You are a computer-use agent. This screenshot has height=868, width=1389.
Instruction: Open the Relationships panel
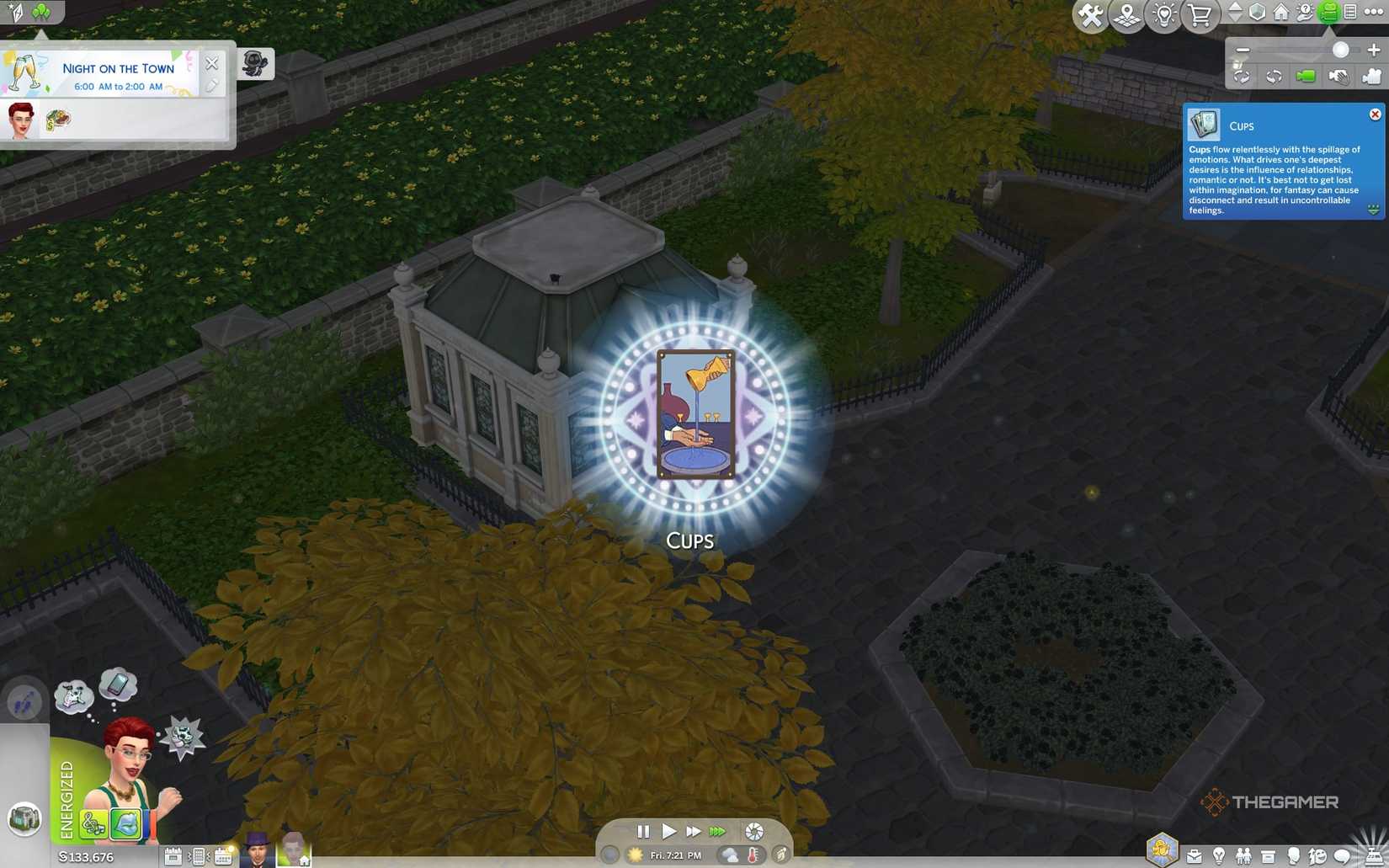pos(1243,856)
